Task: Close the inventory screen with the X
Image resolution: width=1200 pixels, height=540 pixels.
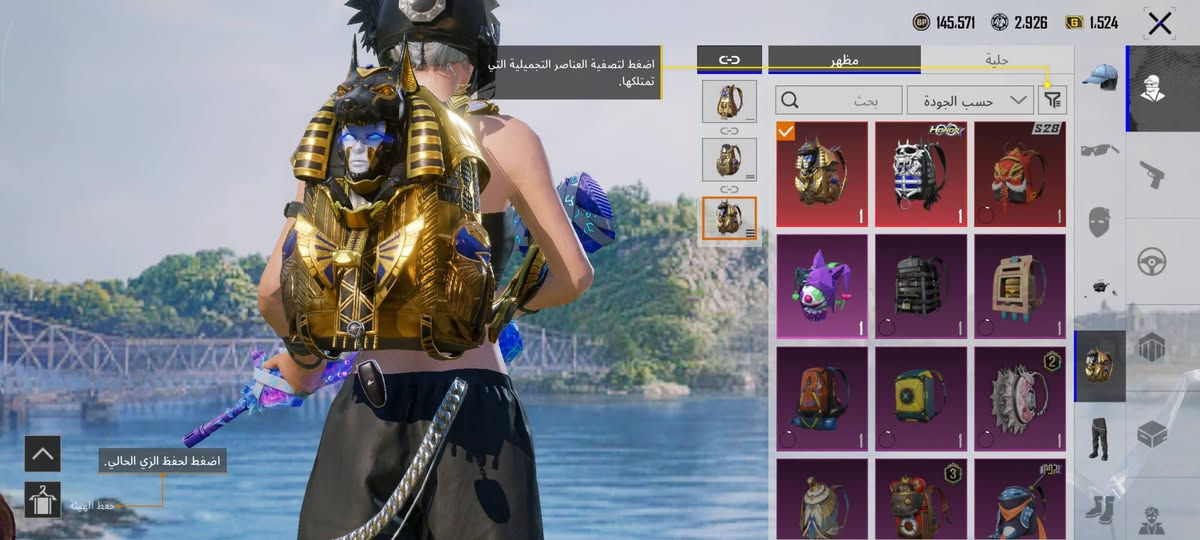Action: pos(1159,23)
